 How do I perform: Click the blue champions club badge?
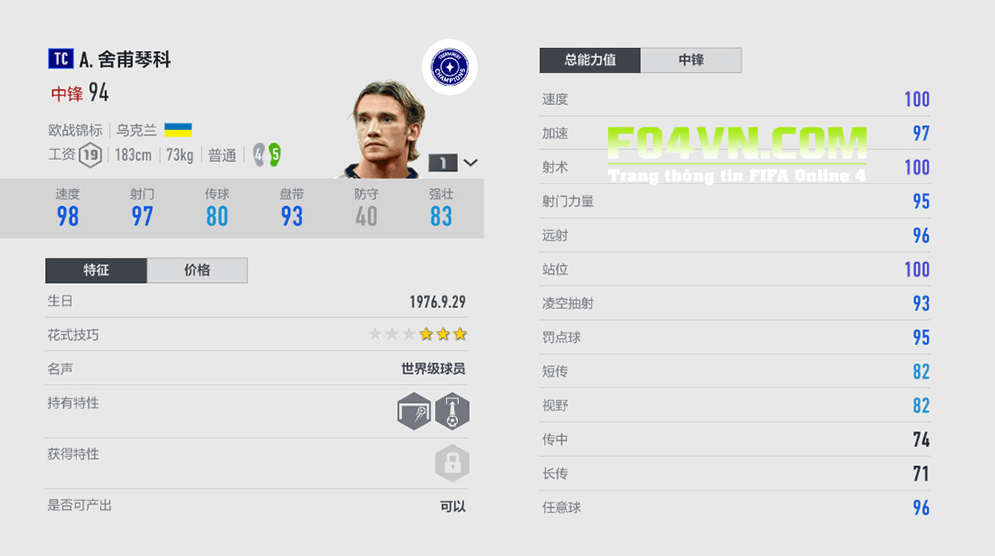pyautogui.click(x=449, y=67)
